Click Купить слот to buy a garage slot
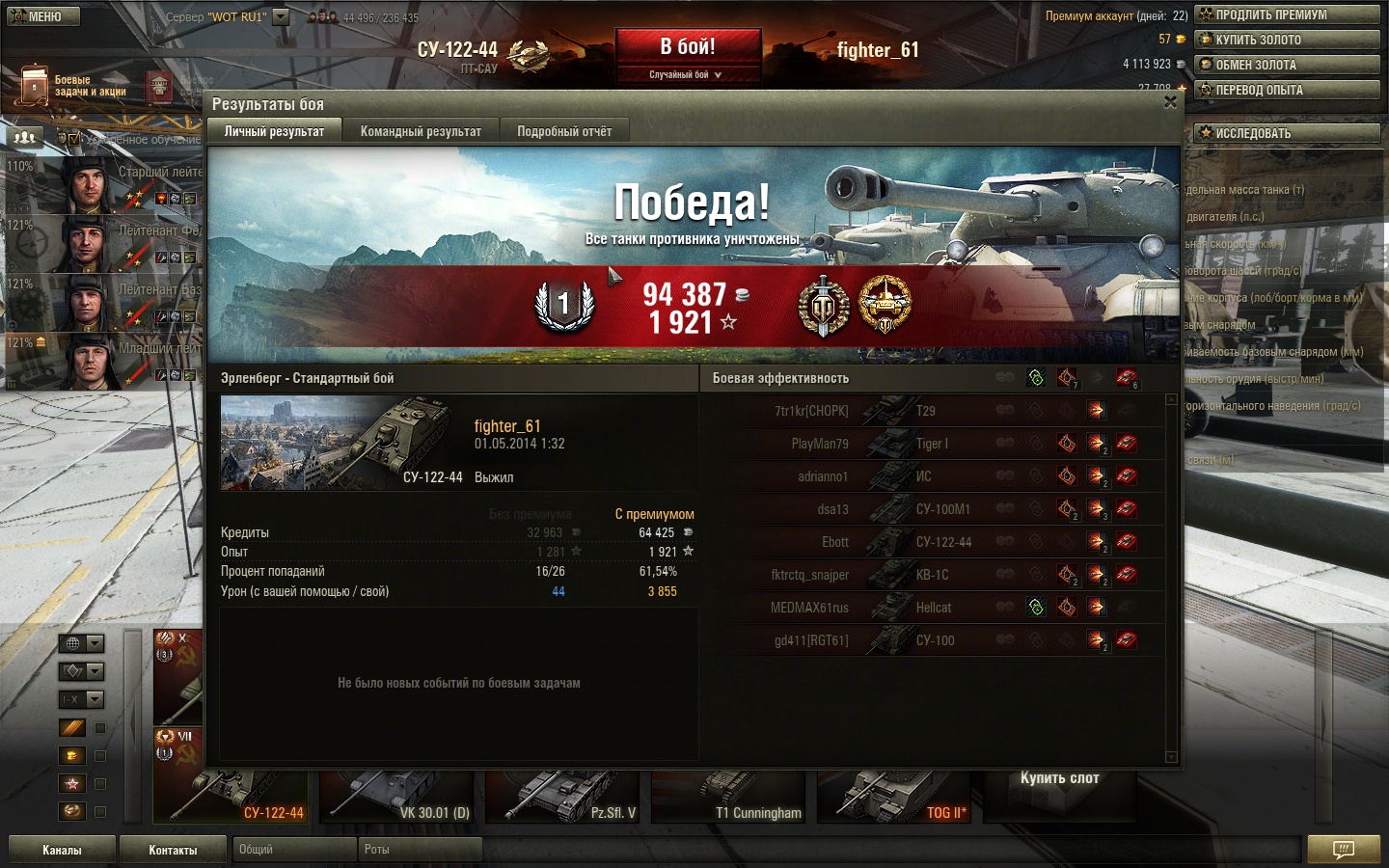Image resolution: width=1389 pixels, height=868 pixels. pyautogui.click(x=1059, y=778)
